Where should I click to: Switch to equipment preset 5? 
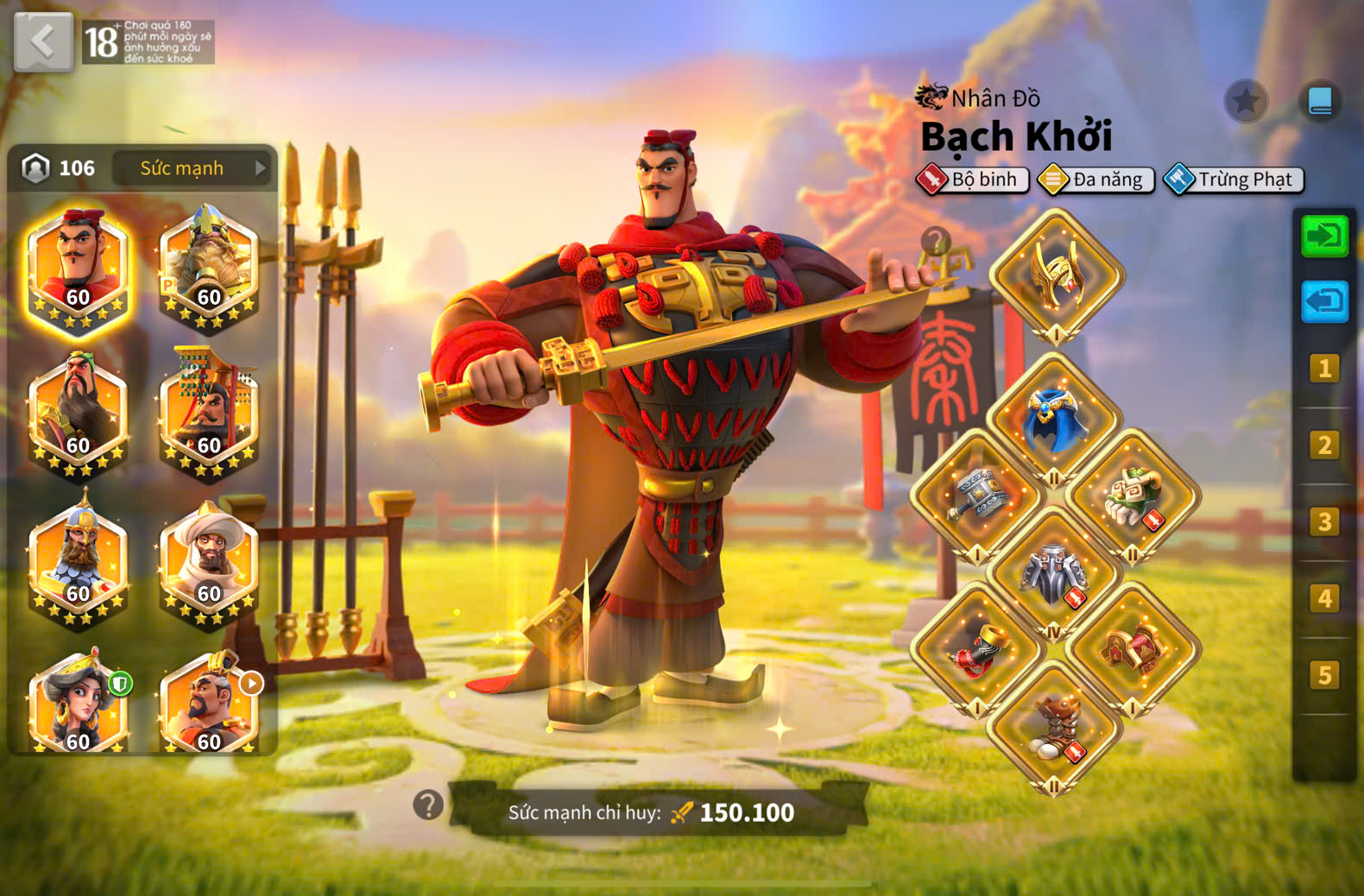(1324, 675)
